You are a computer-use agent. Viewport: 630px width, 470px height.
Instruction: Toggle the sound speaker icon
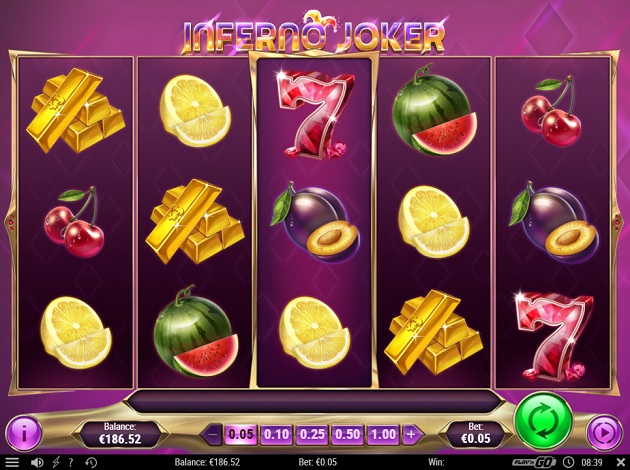pyautogui.click(x=37, y=462)
